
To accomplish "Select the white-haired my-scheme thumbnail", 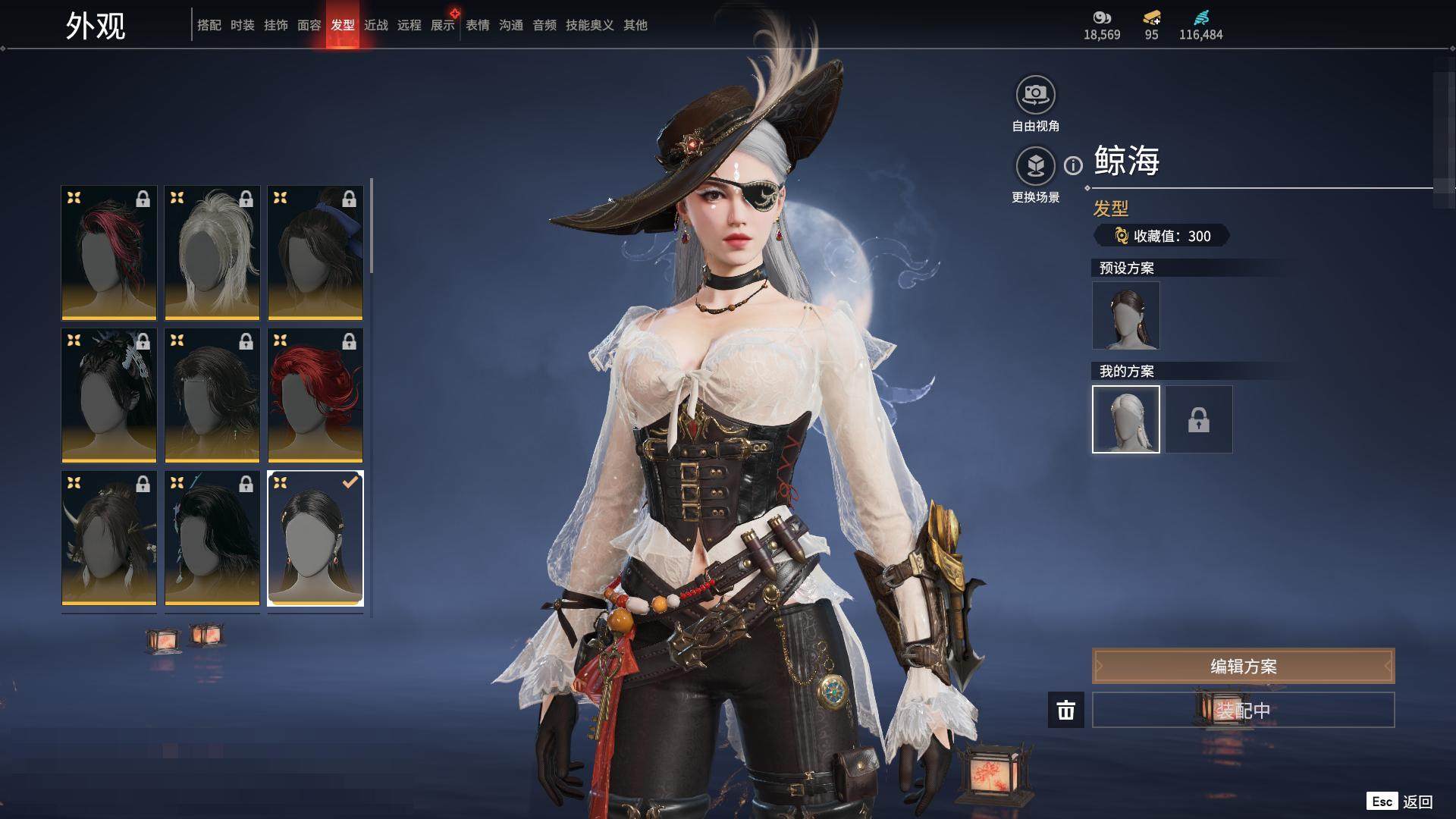I will 1126,419.
